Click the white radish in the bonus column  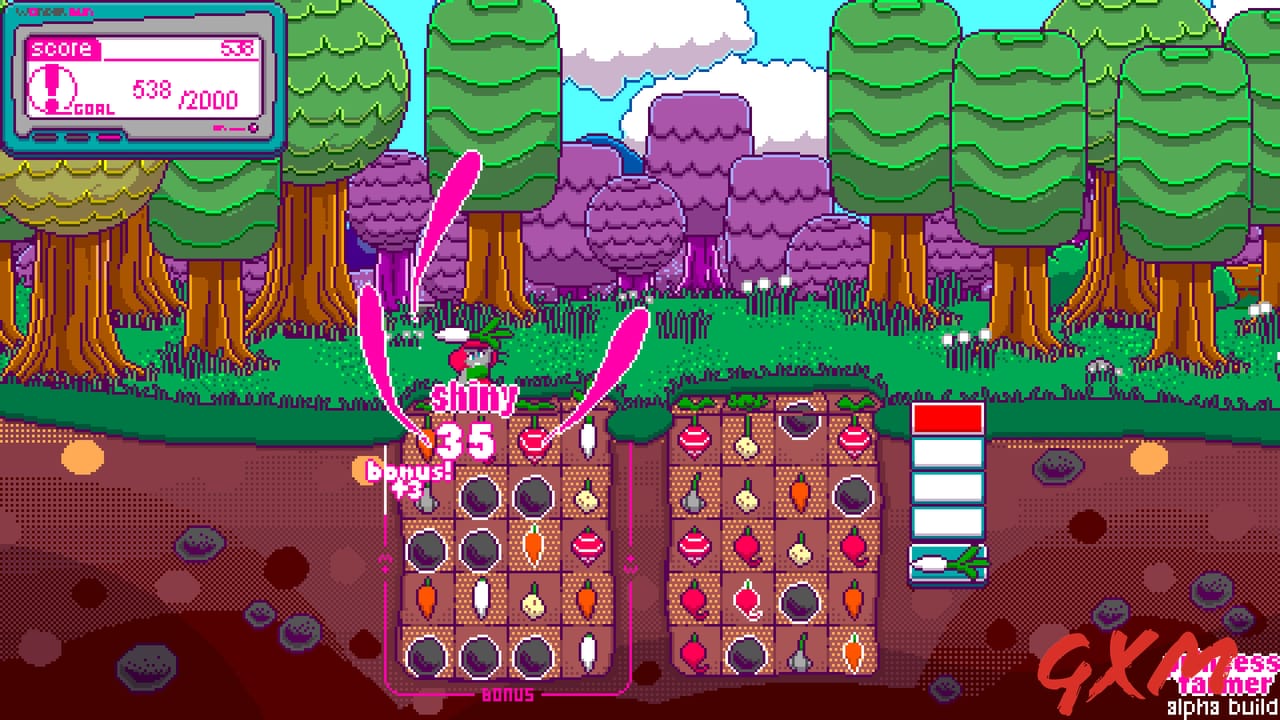tap(587, 440)
